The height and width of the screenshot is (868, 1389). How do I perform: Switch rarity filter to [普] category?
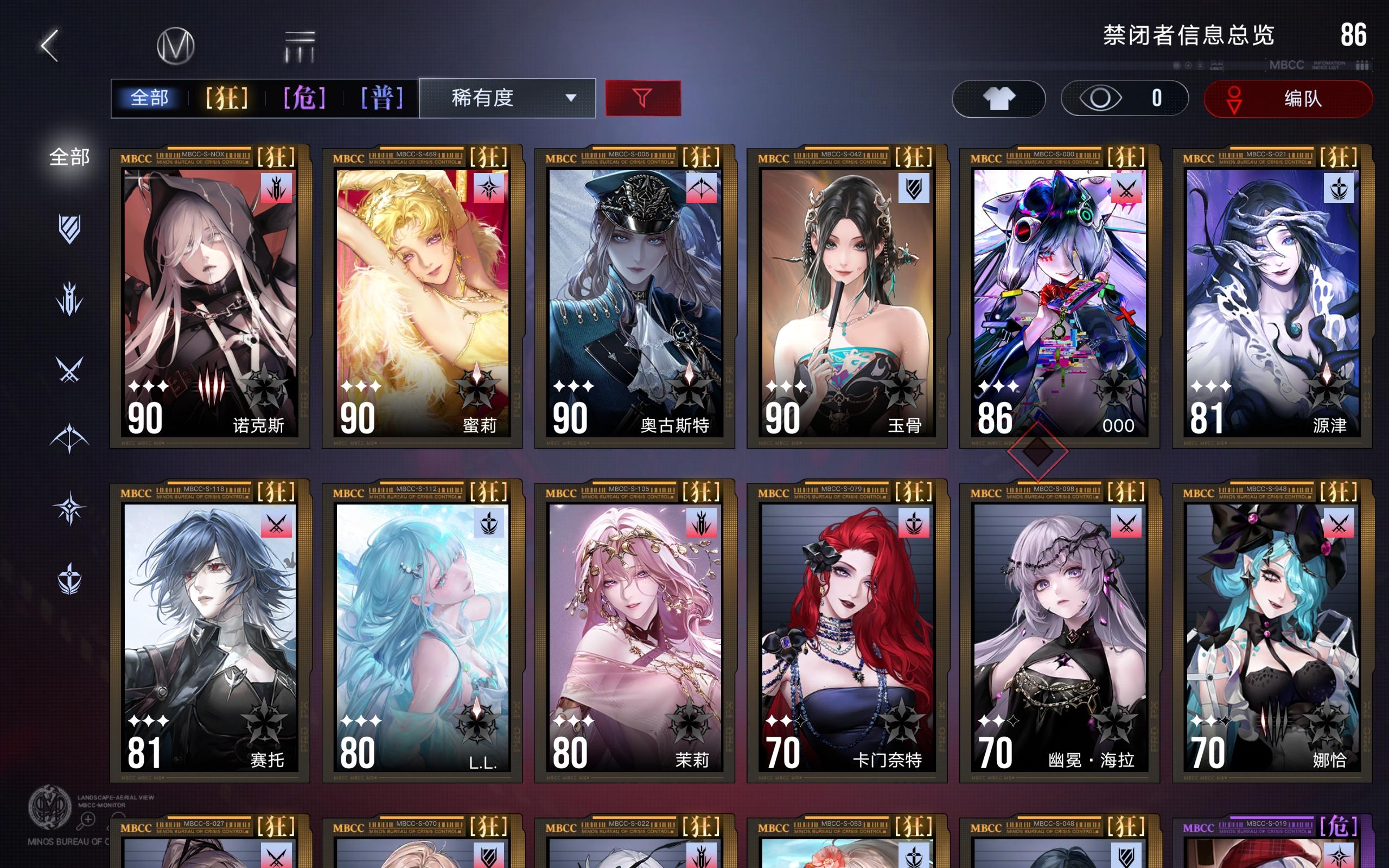pyautogui.click(x=381, y=98)
